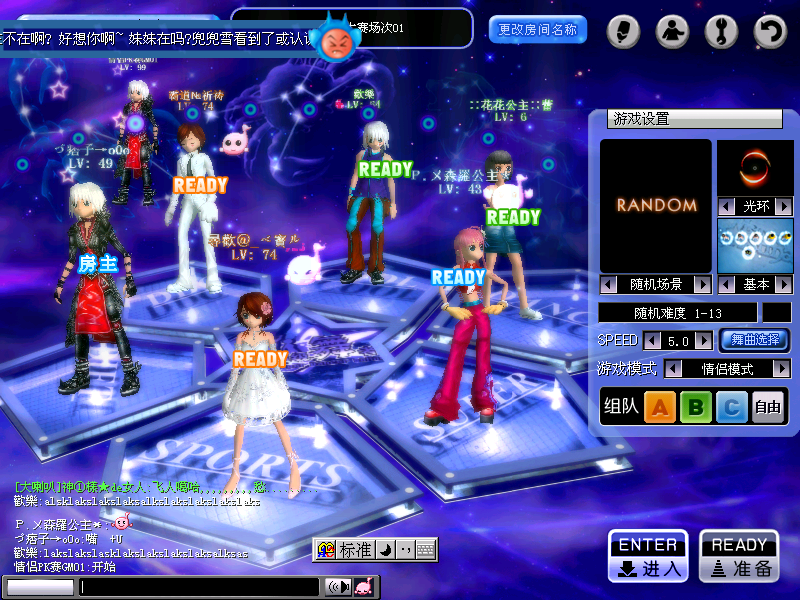This screenshot has width=800, height=600.
Task: Decrease the SPEED value
Action: click(x=652, y=341)
